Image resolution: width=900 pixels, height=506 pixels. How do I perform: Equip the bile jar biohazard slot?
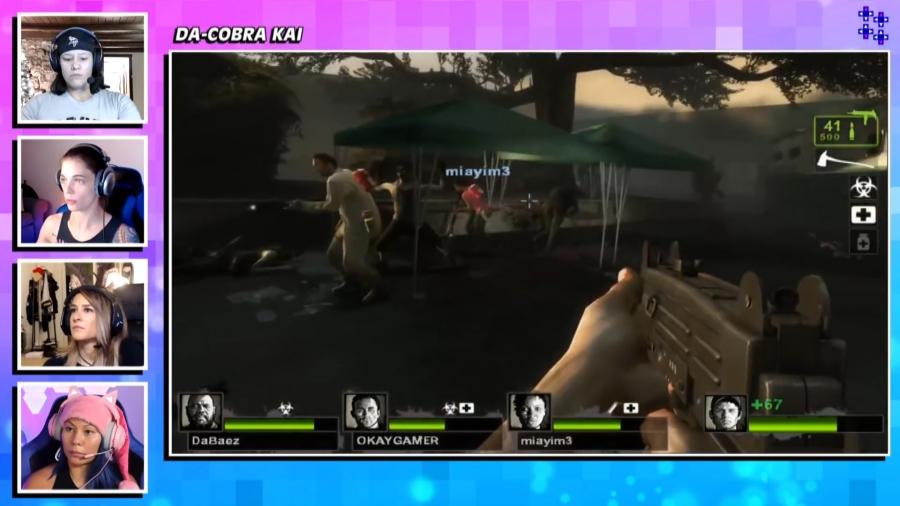[x=863, y=187]
